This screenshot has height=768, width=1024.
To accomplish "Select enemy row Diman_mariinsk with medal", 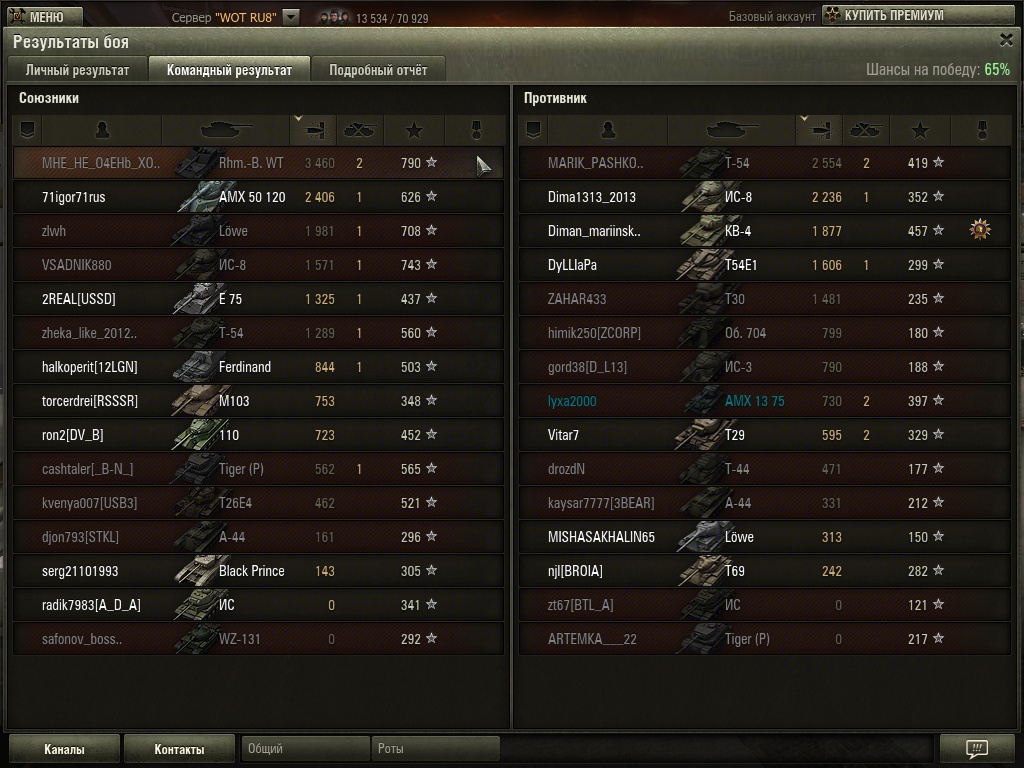I will (764, 231).
